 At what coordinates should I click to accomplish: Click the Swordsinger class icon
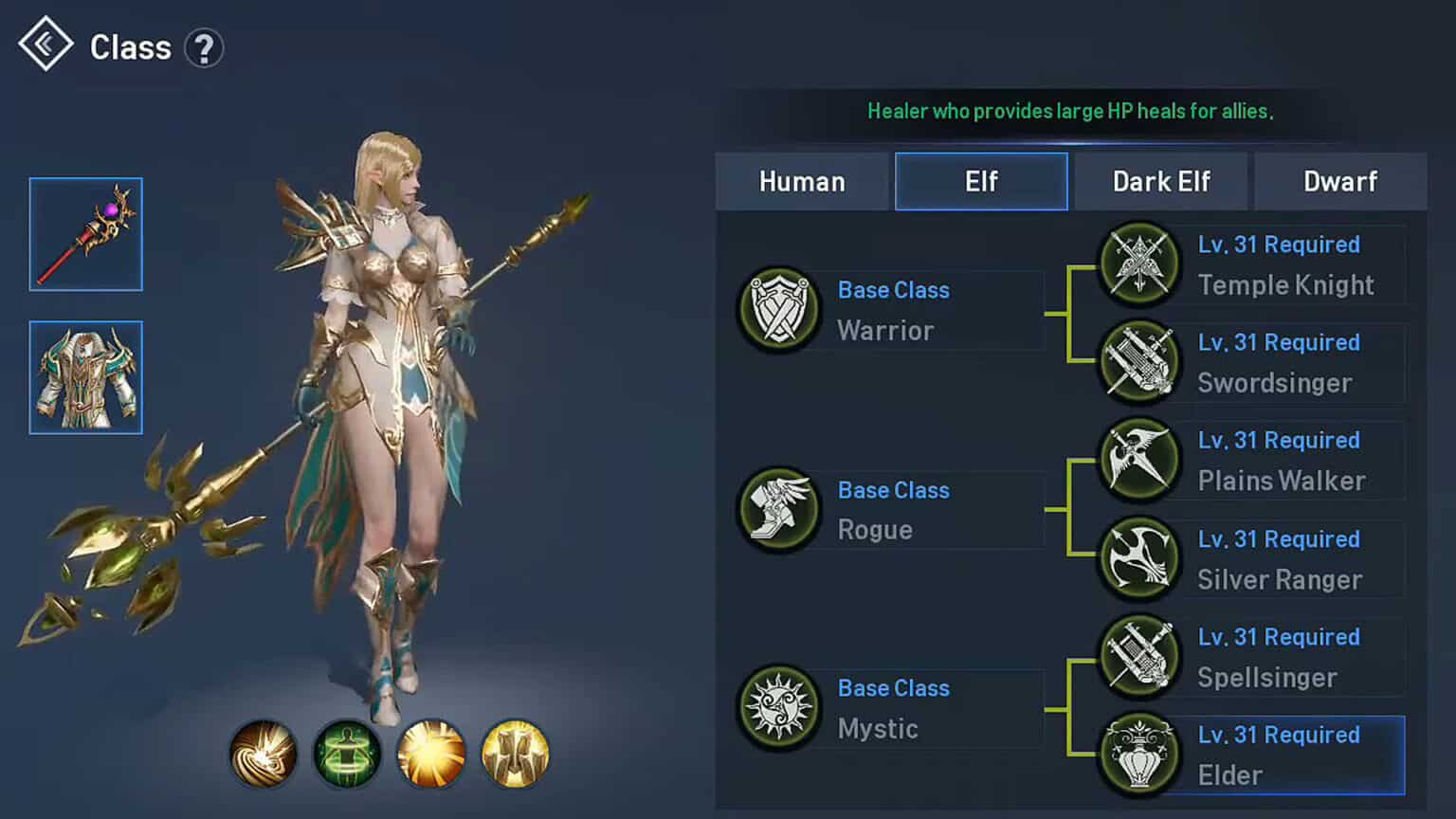click(1138, 363)
